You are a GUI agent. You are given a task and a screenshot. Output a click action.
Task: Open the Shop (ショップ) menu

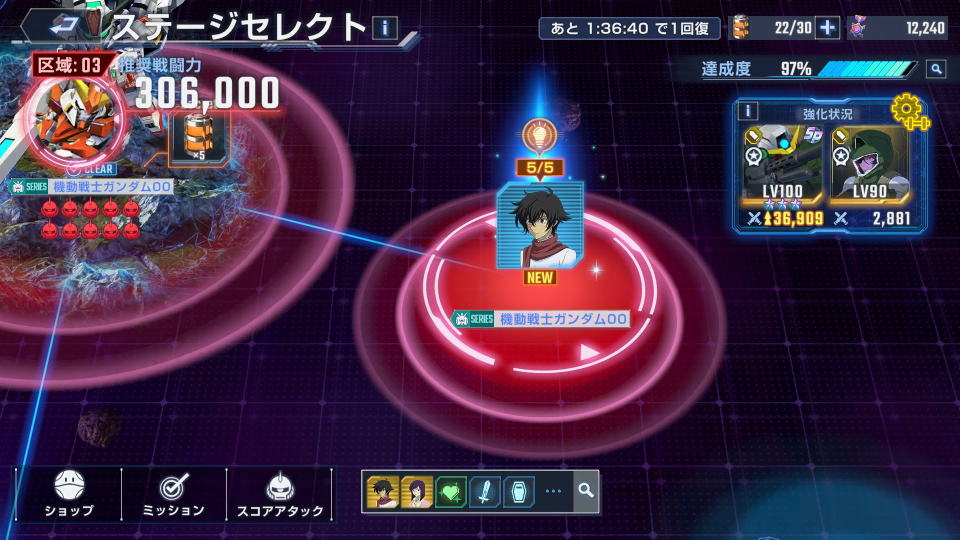[x=69, y=494]
